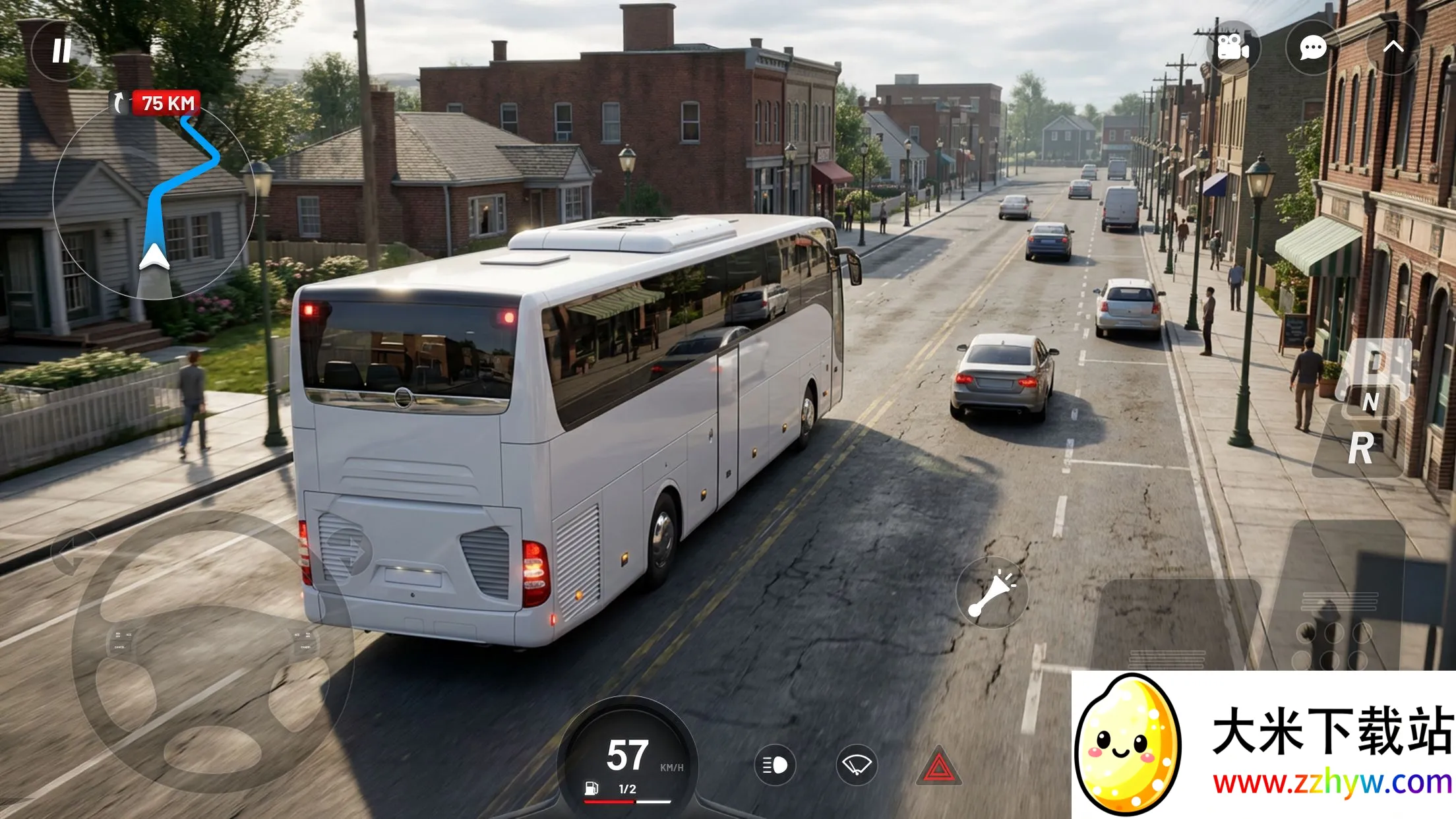Viewport: 1456px width, 819px height.
Task: Tap the steering wheel control
Action: click(211, 653)
